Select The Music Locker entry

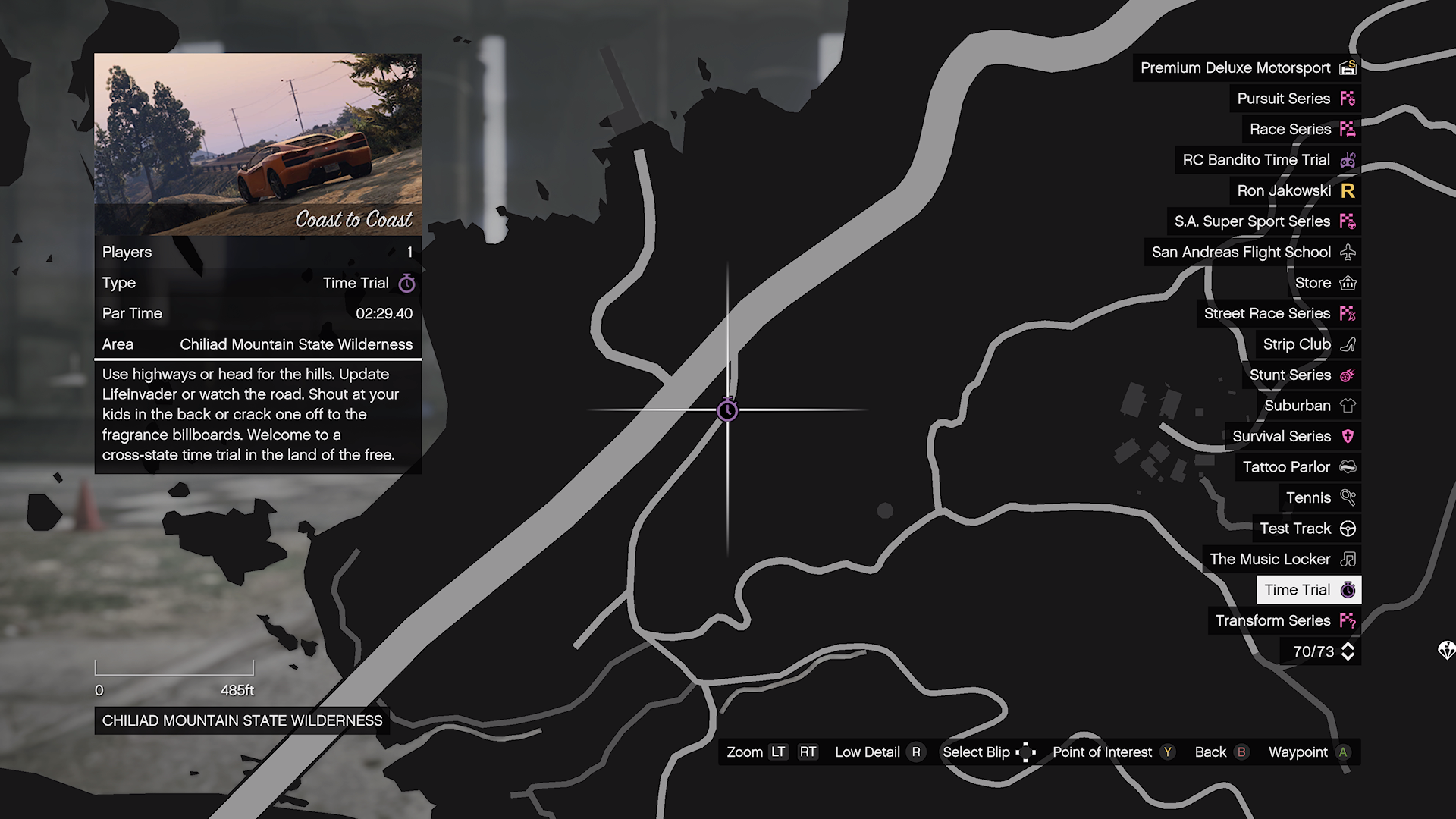[1282, 560]
